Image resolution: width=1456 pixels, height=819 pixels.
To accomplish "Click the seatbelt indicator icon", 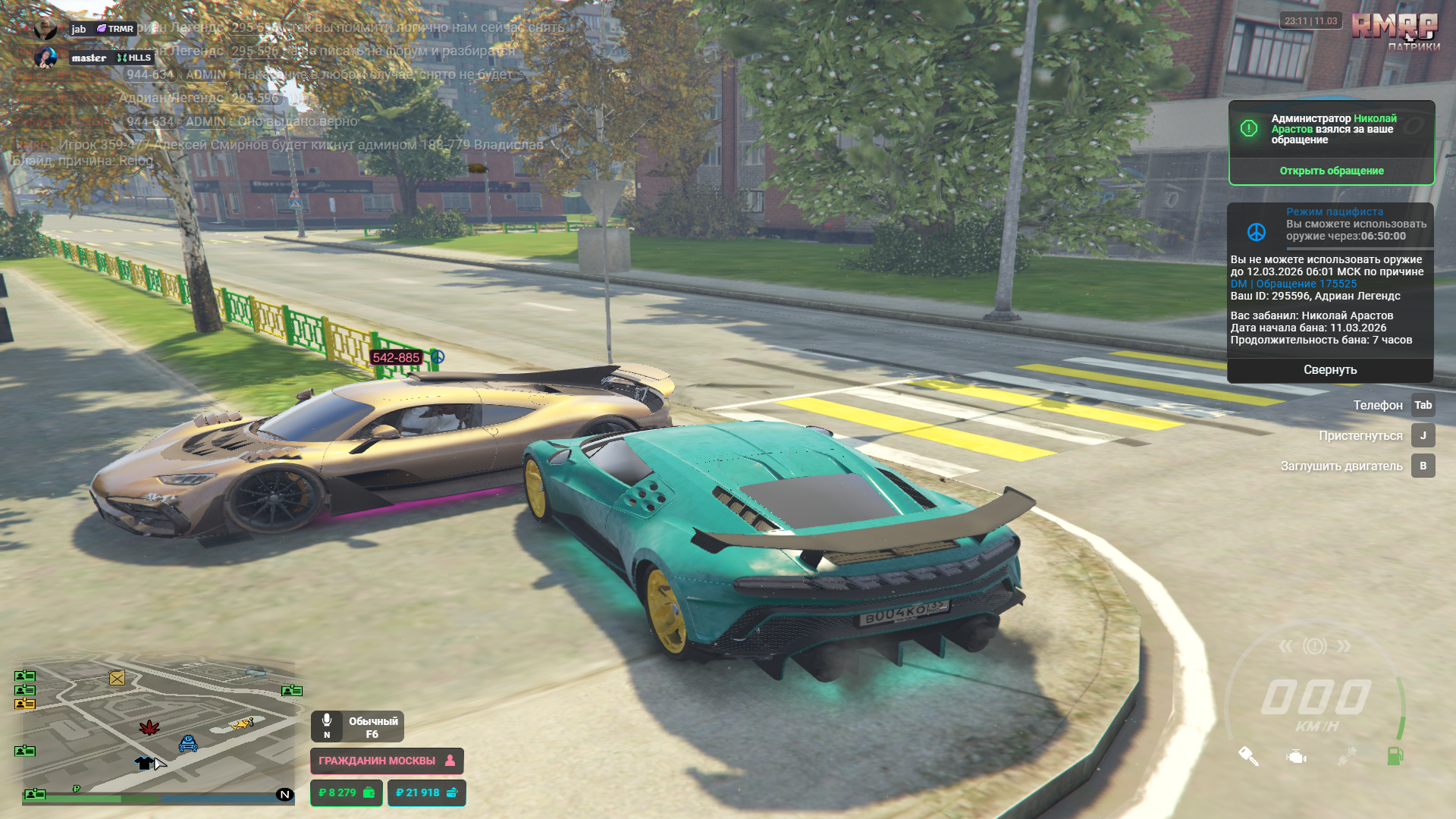I will click(x=1346, y=756).
